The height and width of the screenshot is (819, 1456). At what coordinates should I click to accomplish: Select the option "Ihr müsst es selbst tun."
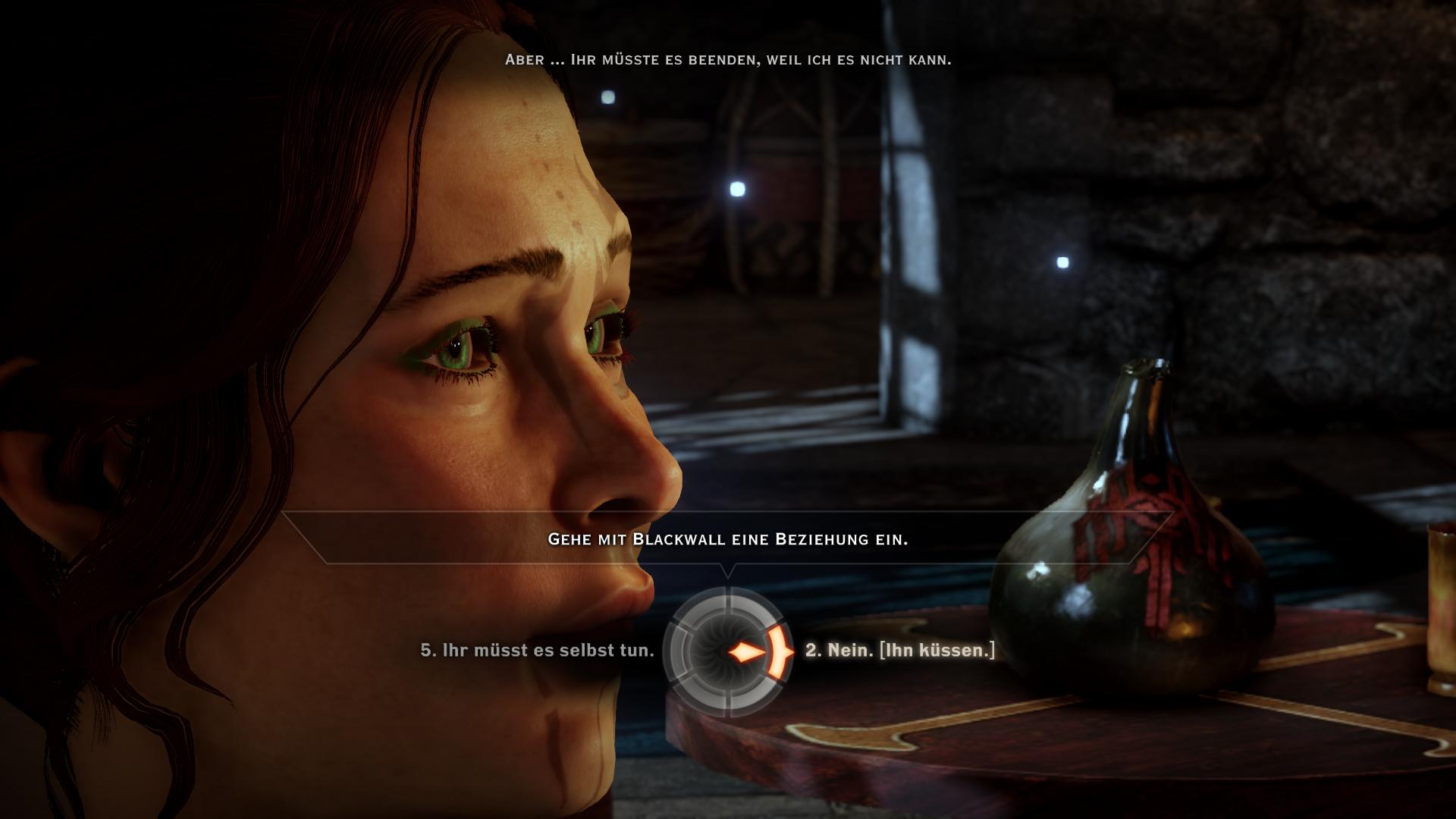coord(537,651)
